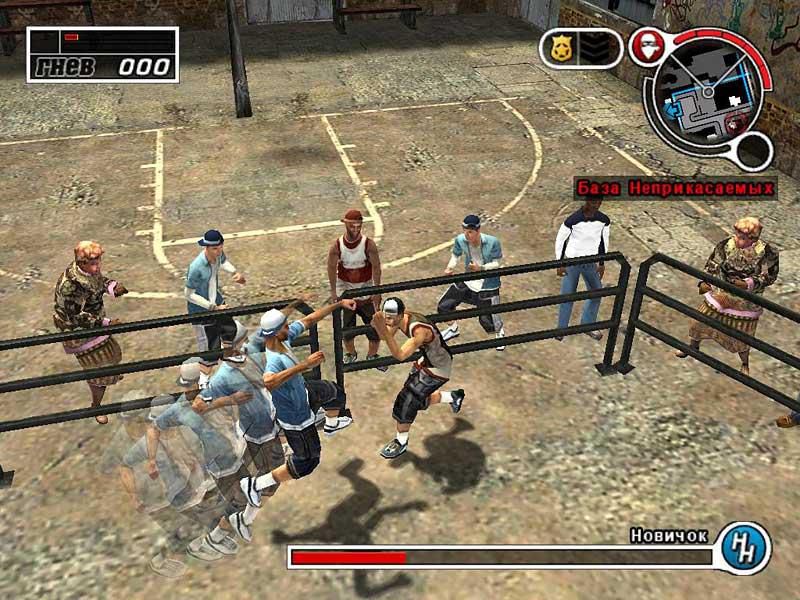Click the empty round slot below minimap
The width and height of the screenshot is (800, 600).
point(753,152)
